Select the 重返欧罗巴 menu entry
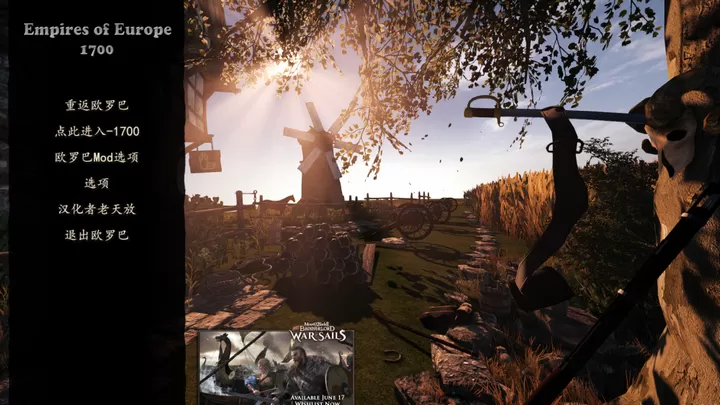This screenshot has width=720, height=405. click(x=97, y=105)
